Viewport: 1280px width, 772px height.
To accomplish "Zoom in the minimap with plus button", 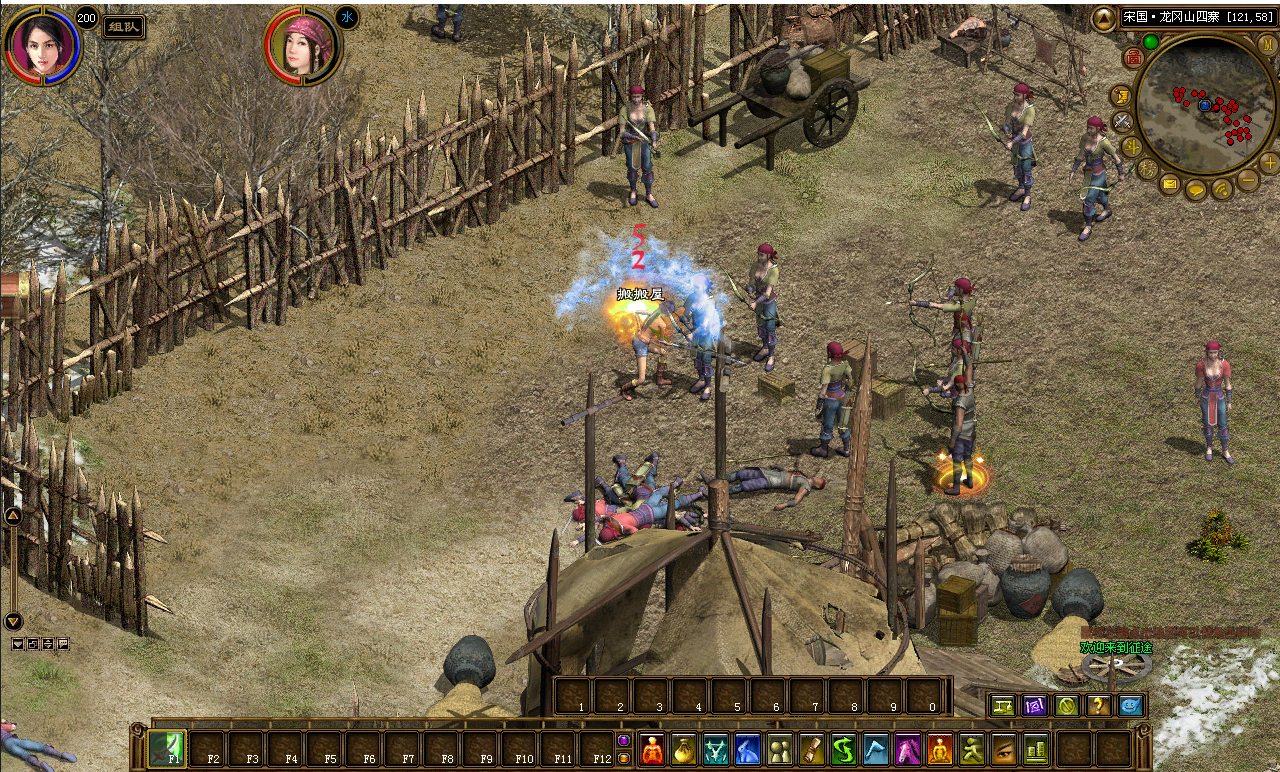I will [1270, 163].
